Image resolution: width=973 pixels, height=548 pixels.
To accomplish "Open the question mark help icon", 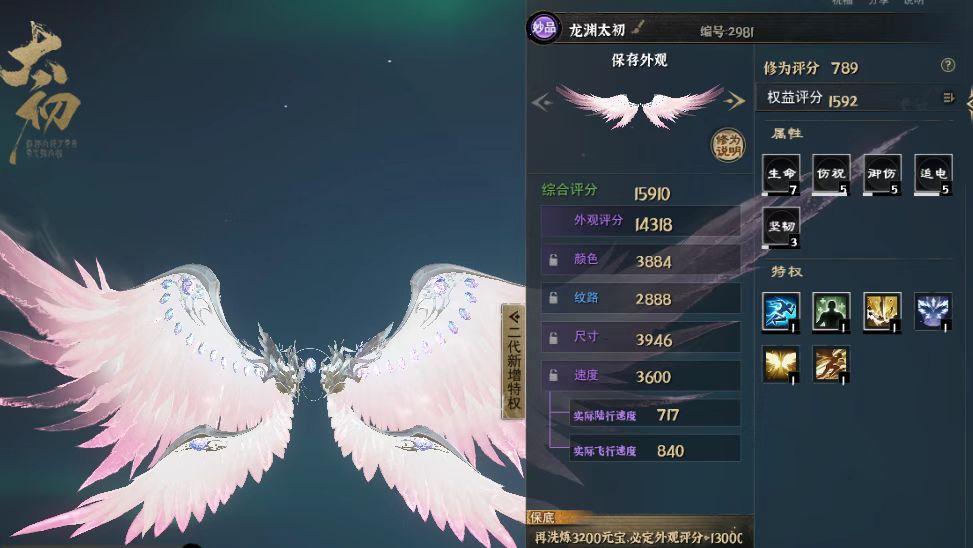I will pos(948,66).
